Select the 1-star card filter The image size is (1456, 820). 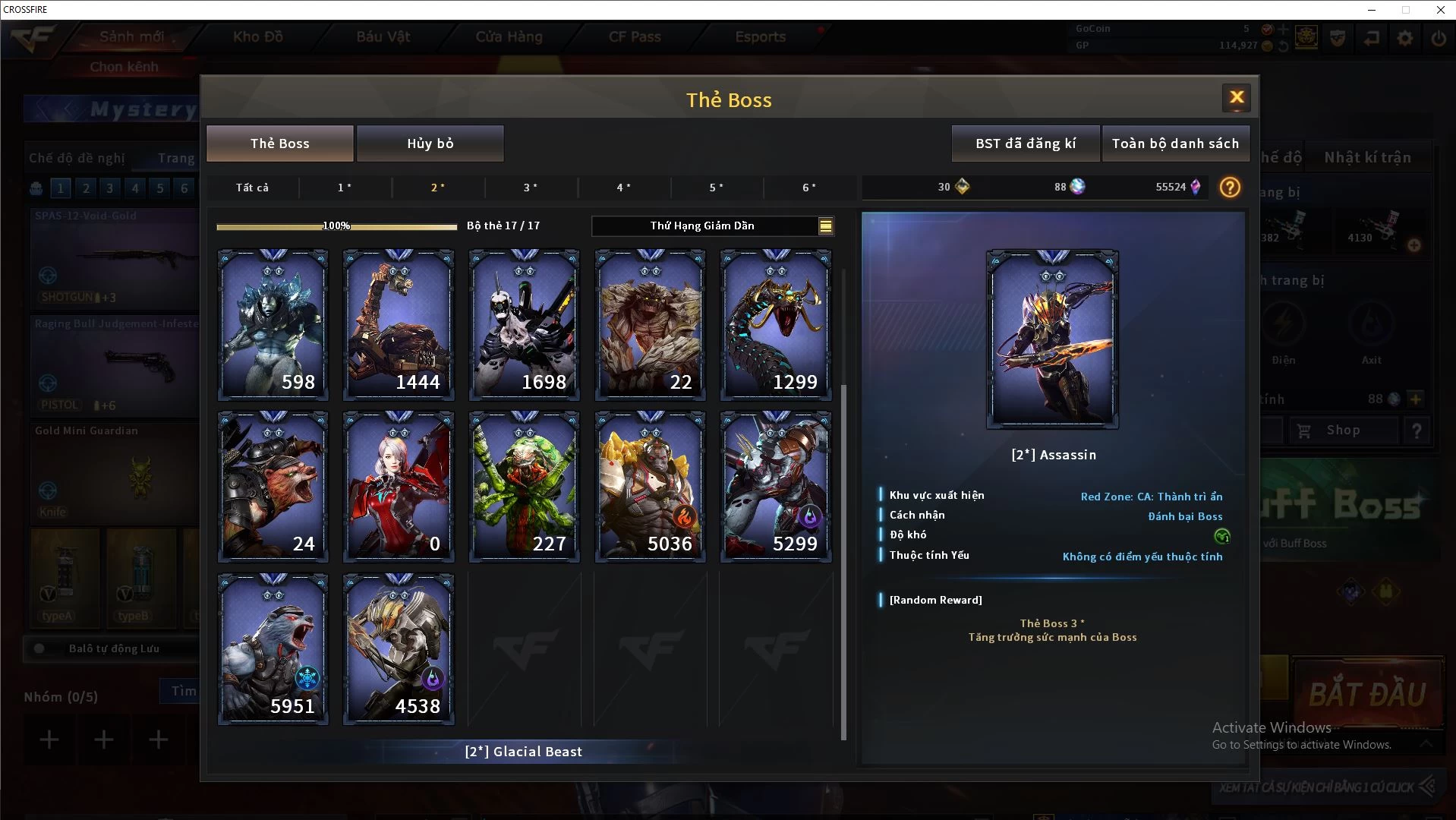tap(345, 188)
